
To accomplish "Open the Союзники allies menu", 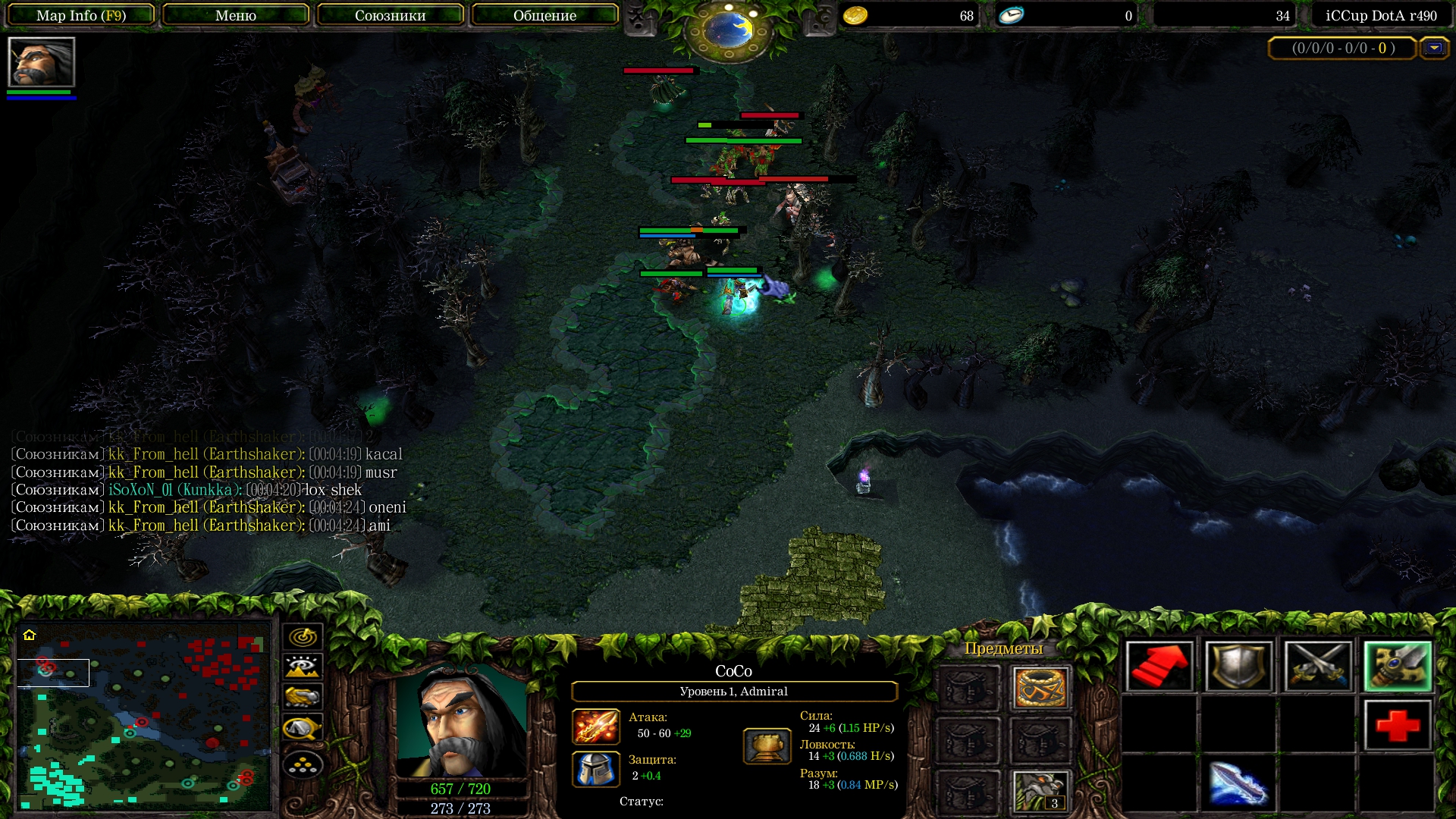I will click(390, 15).
